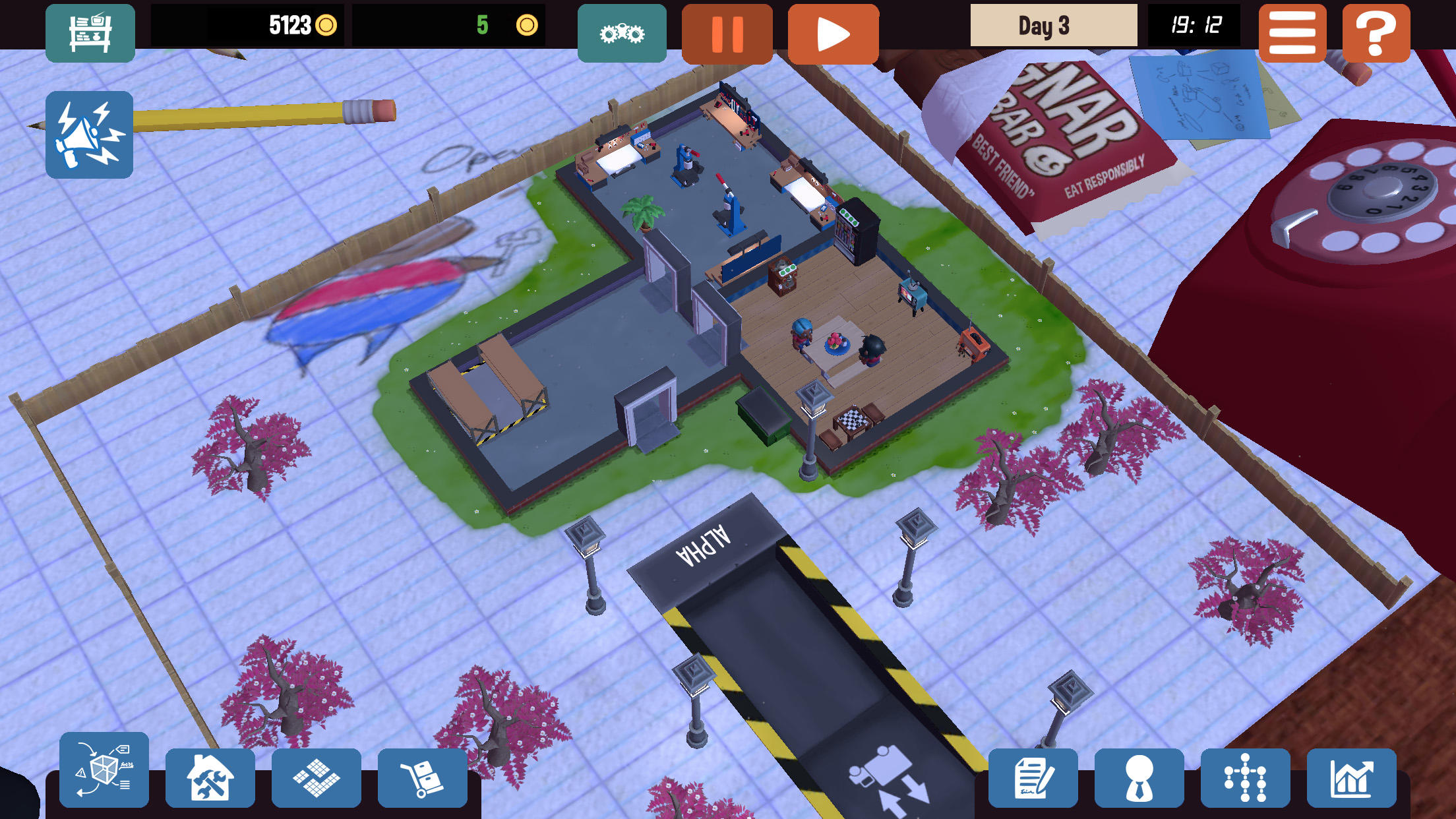Click the gears automation button
Viewport: 1456px width, 819px height.
(621, 32)
